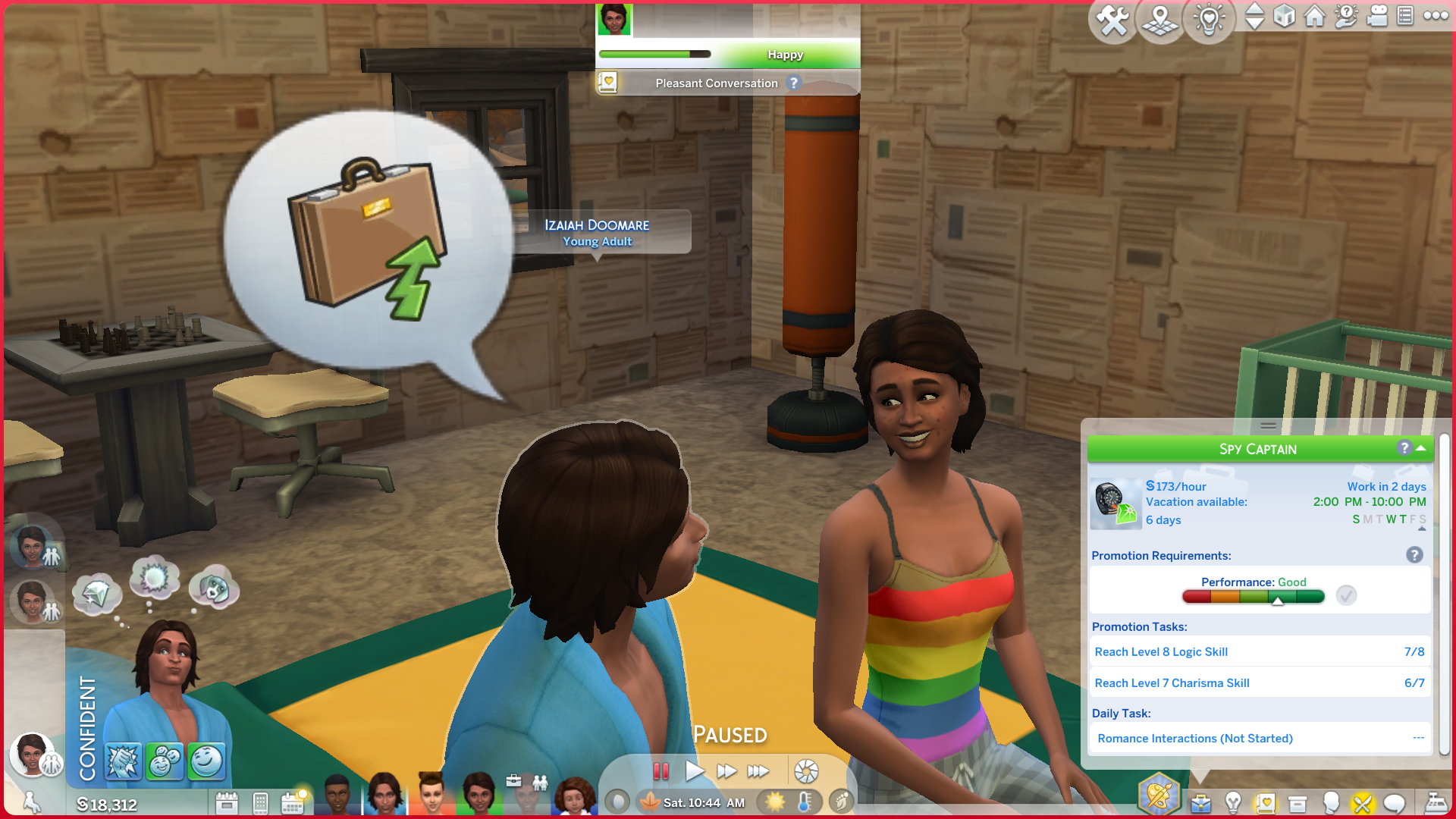Open the Needs fork-and-knife tab
This screenshot has width=1456, height=819.
point(1362,803)
